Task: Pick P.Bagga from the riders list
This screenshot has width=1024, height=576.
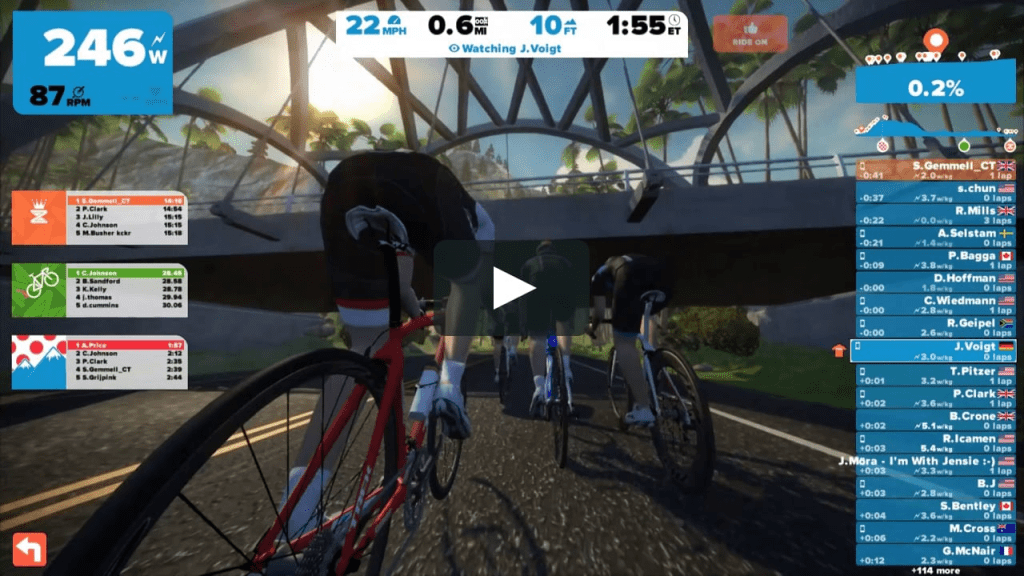Action: click(x=936, y=260)
